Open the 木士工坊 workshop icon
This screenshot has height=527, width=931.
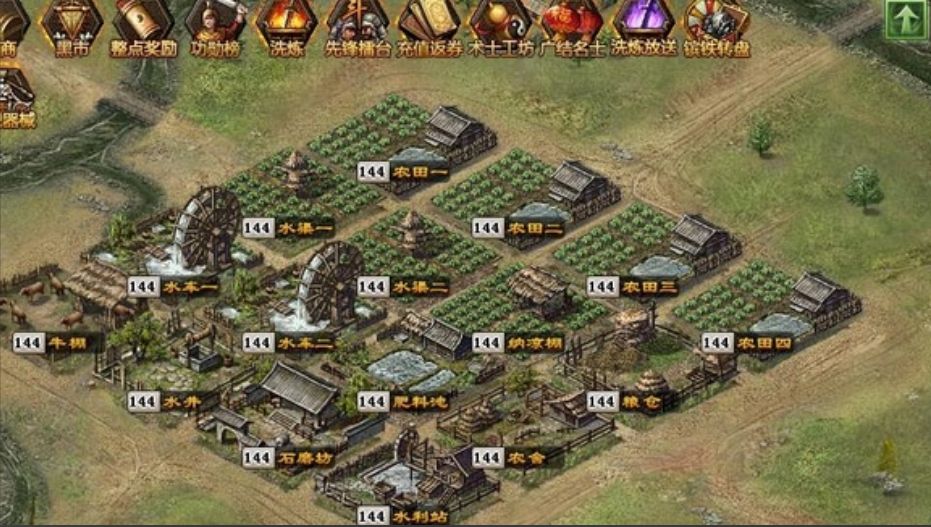coord(501,23)
